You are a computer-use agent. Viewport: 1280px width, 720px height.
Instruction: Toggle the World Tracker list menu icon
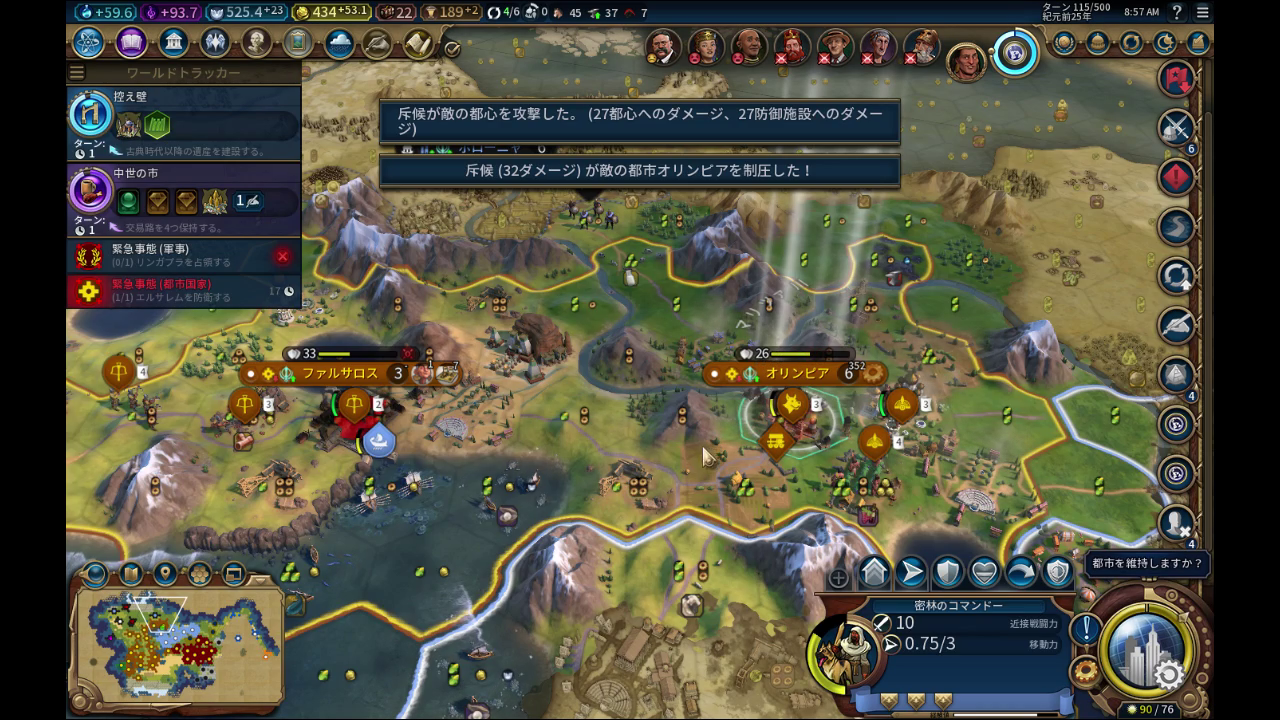77,73
